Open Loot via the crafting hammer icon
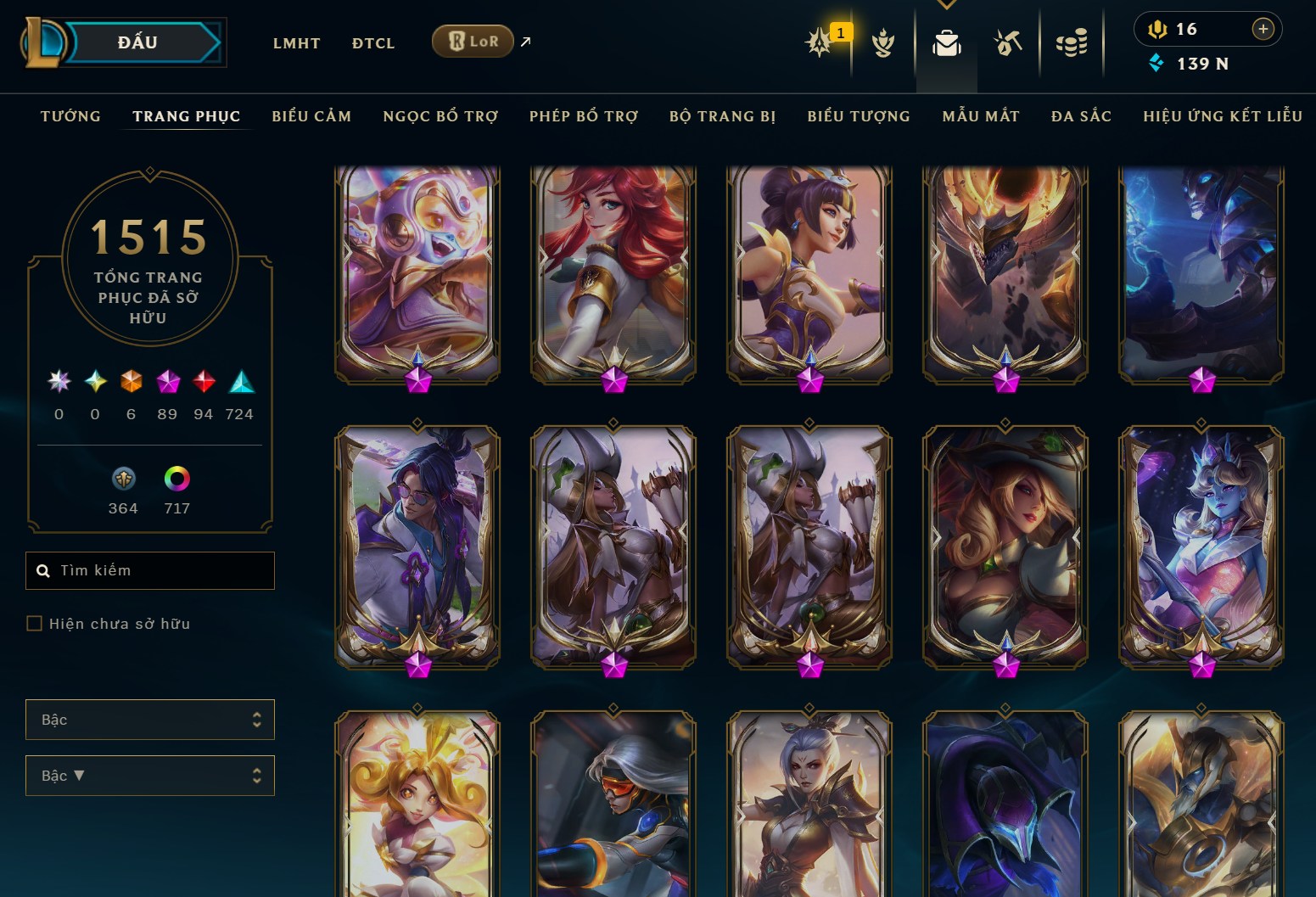This screenshot has height=897, width=1316. pyautogui.click(x=1009, y=44)
